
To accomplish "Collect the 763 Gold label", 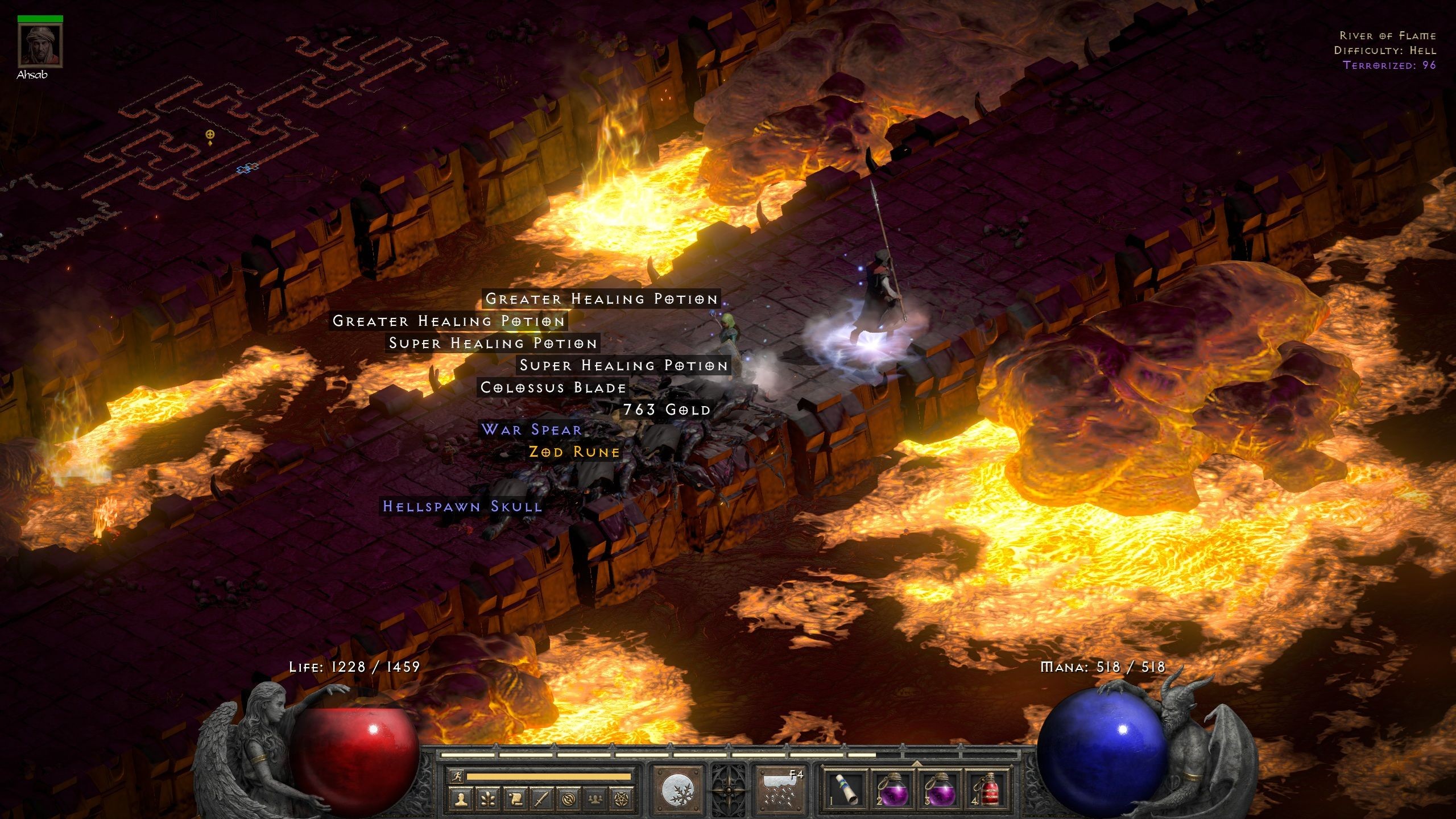I will [x=667, y=410].
